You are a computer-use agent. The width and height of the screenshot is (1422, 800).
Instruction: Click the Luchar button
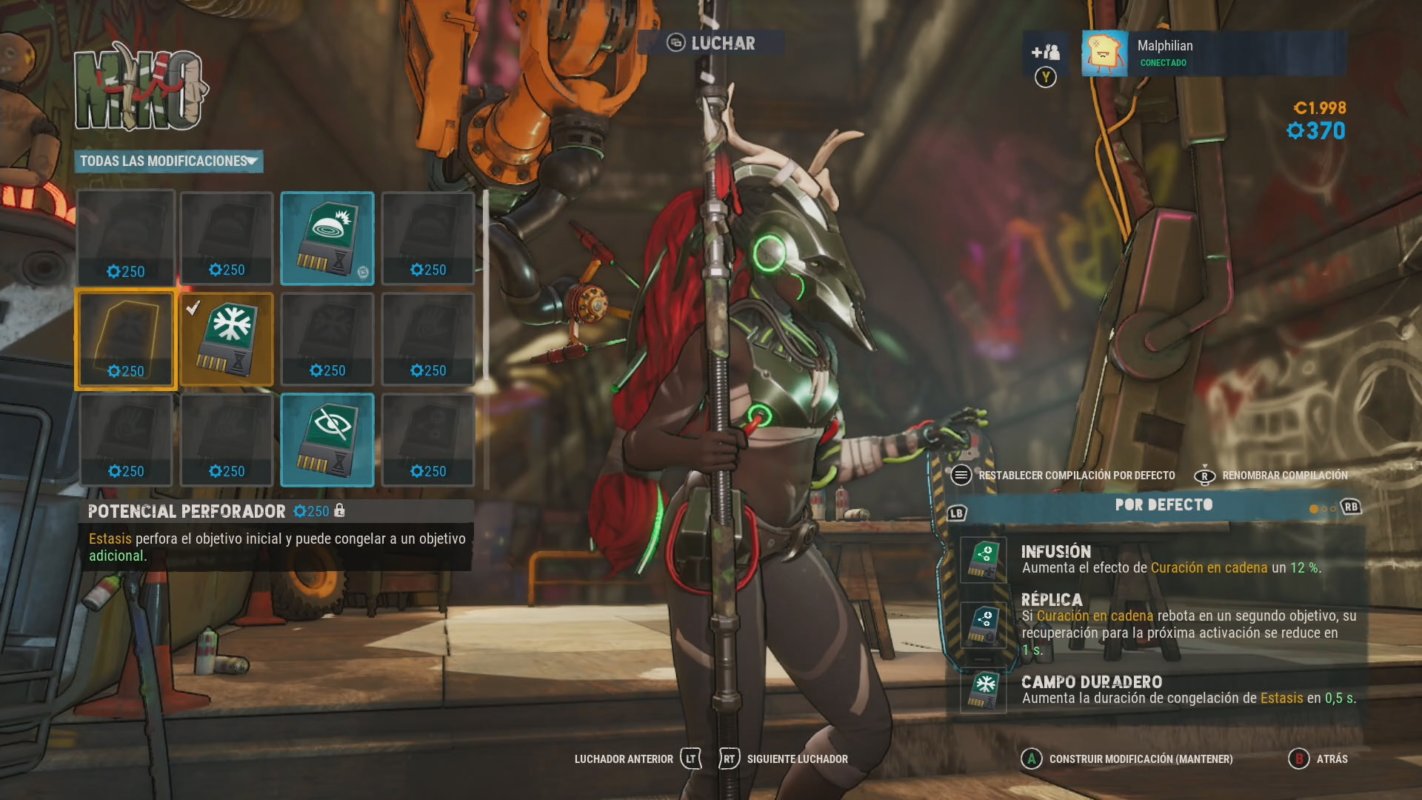click(x=711, y=43)
